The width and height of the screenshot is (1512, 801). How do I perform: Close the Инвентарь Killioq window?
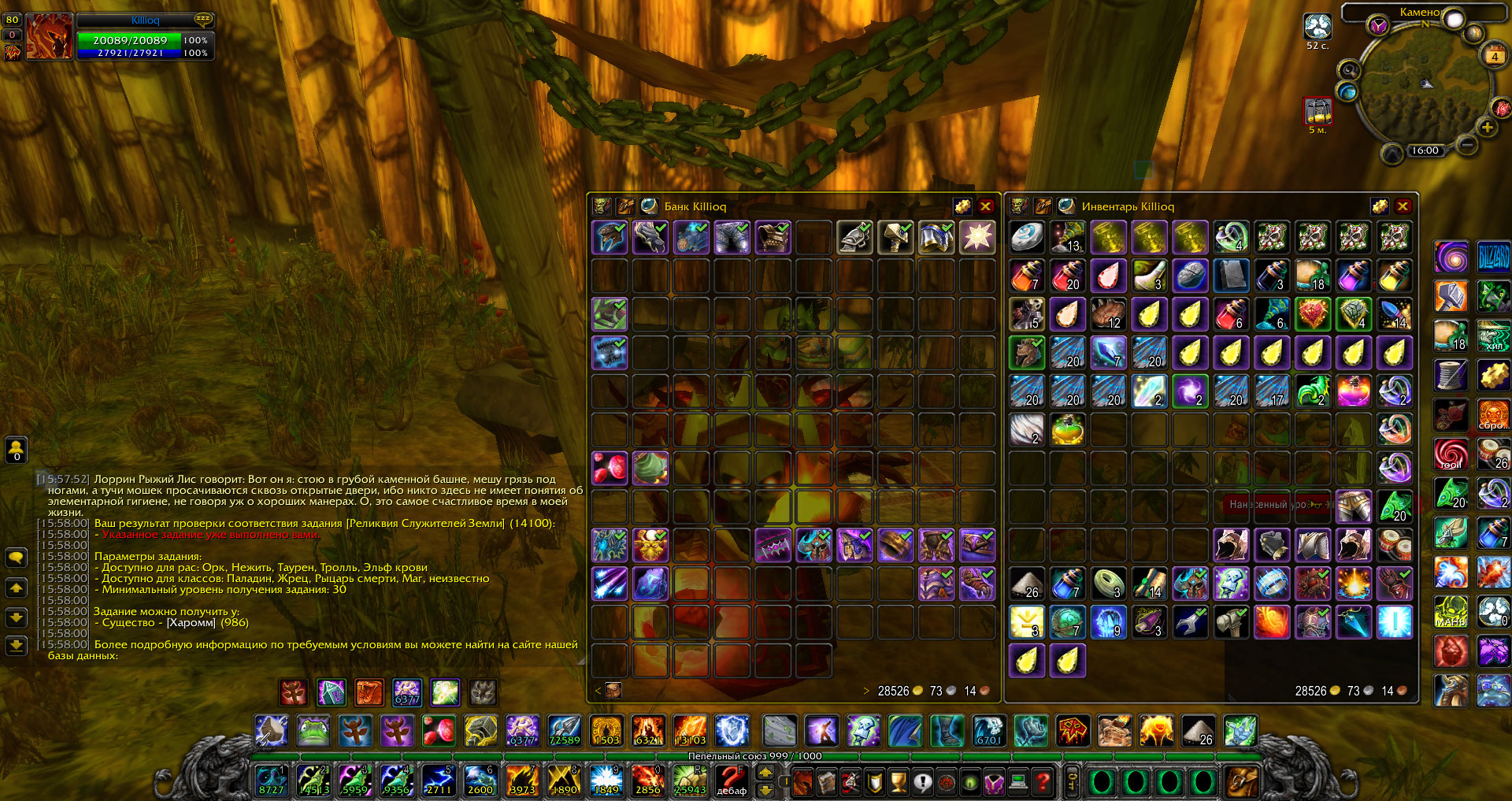1403,206
